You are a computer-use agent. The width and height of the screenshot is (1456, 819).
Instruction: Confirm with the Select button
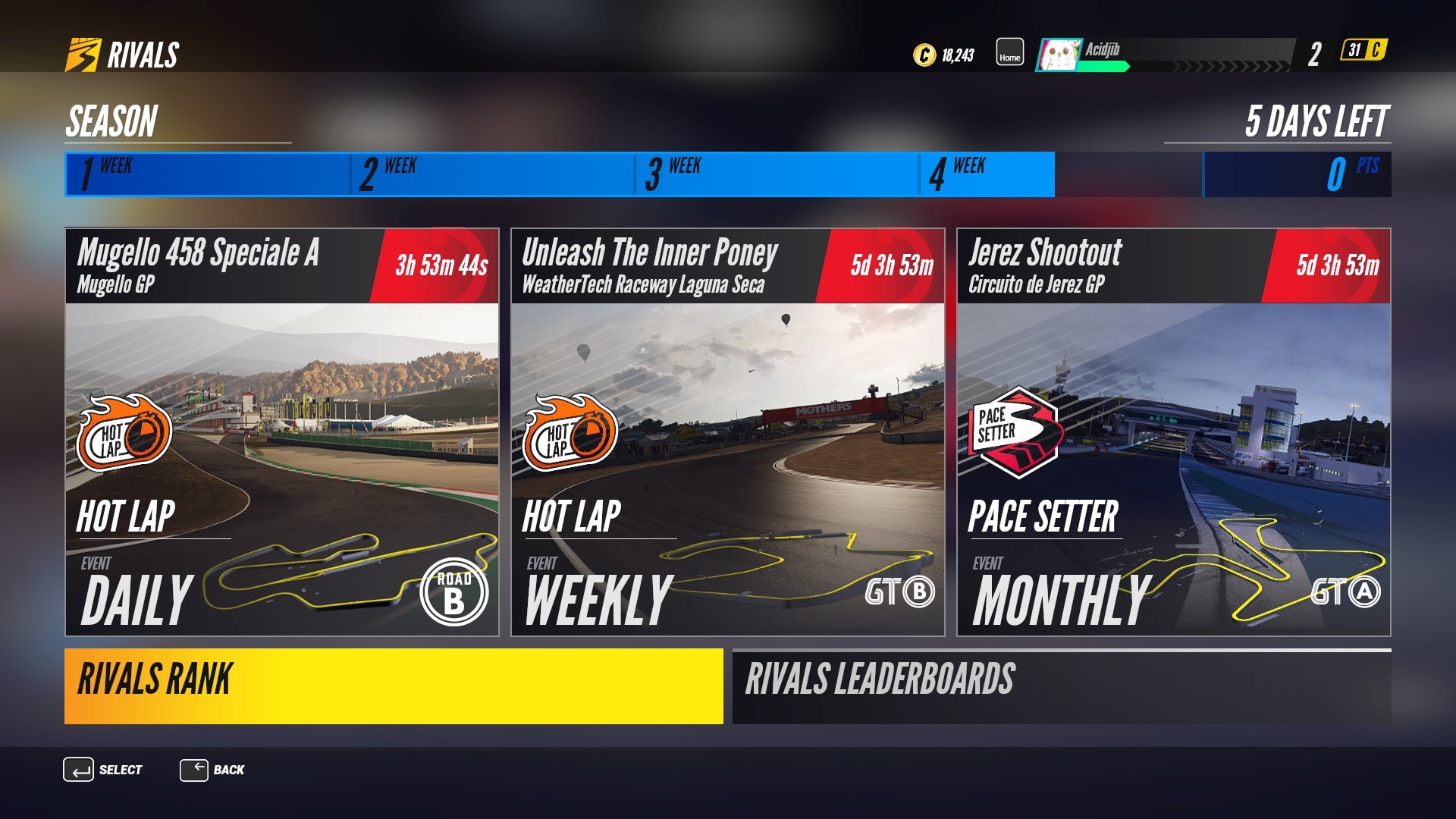click(102, 770)
